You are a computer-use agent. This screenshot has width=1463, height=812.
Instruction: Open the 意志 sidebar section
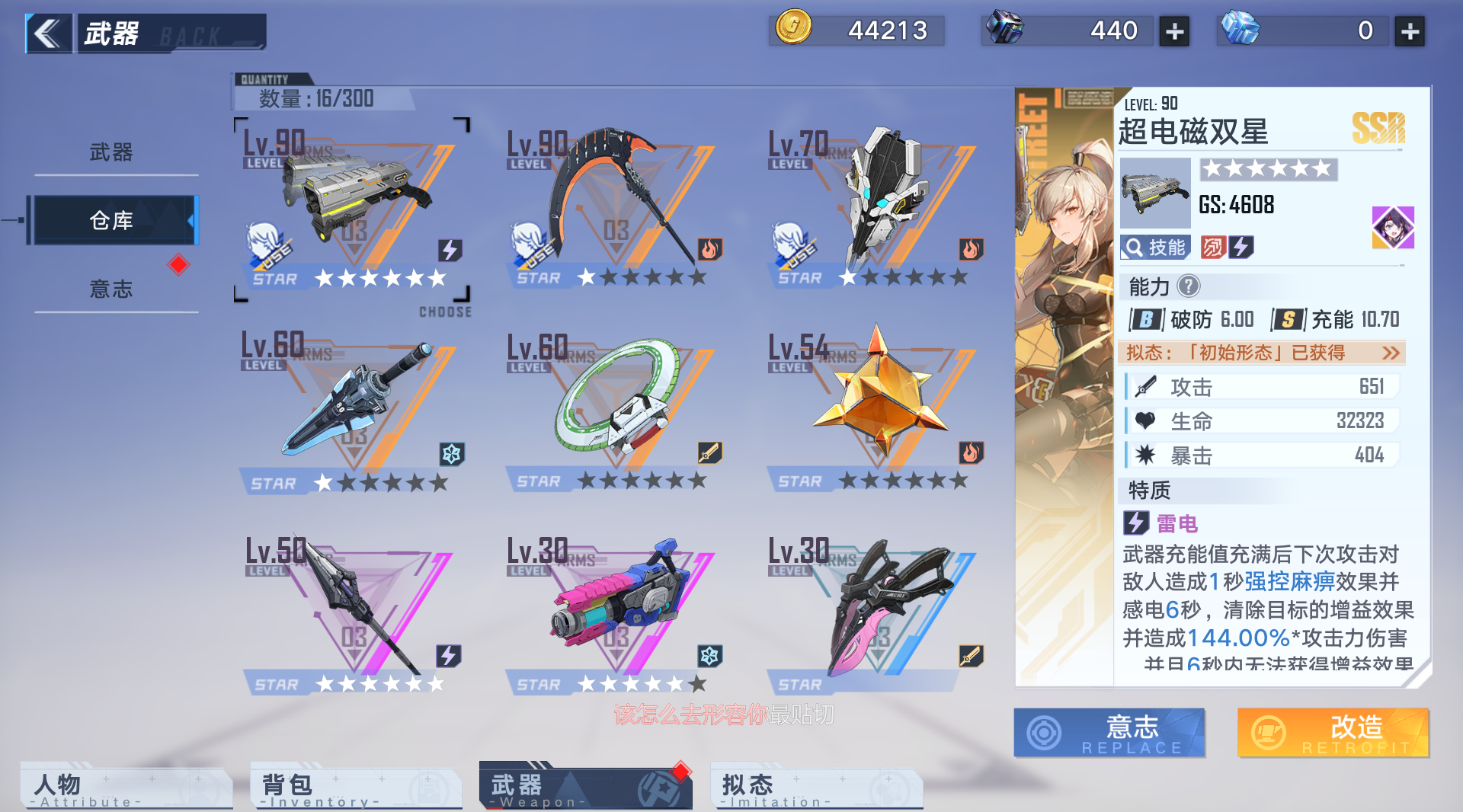click(113, 289)
